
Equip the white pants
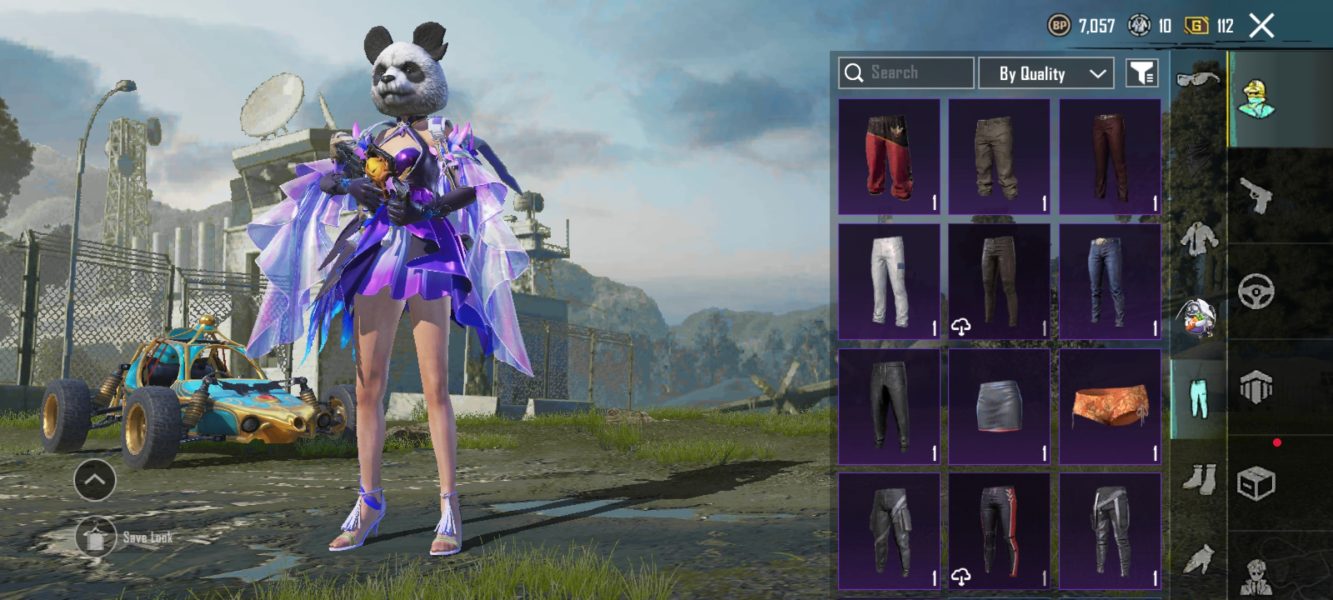(889, 282)
